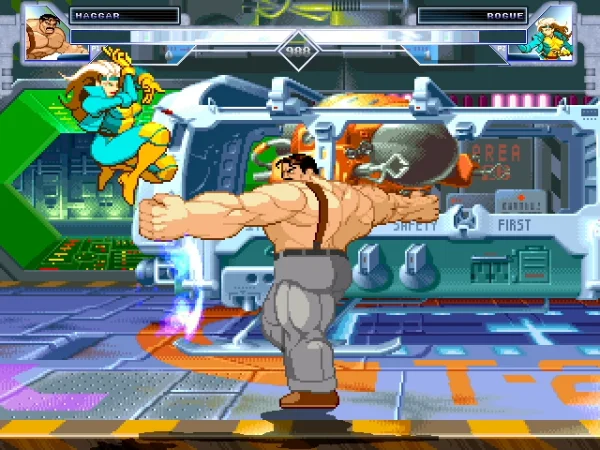Click Rogue's character portrait

pyautogui.click(x=555, y=32)
